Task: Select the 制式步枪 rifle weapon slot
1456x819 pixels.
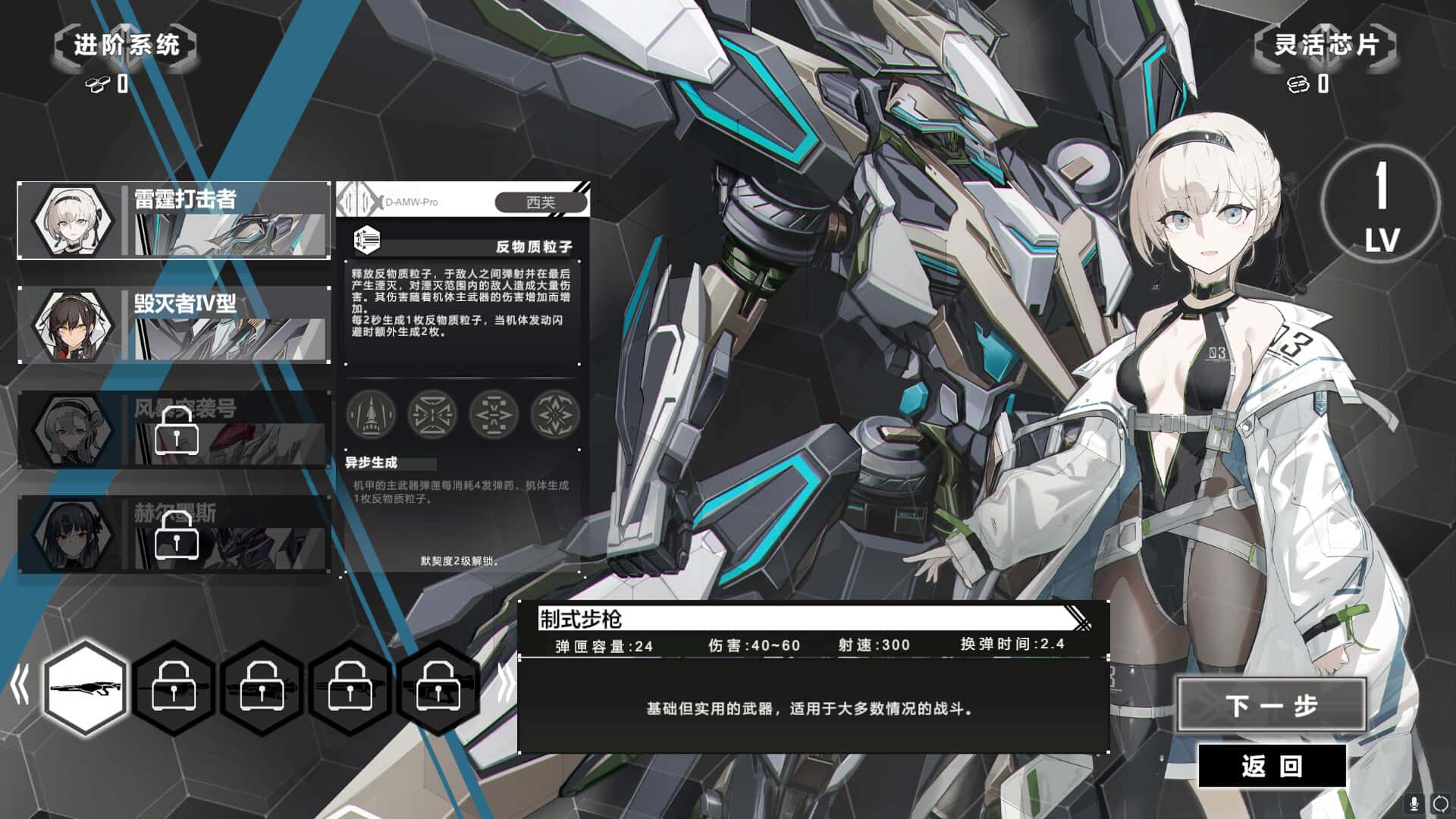Action: click(x=85, y=687)
